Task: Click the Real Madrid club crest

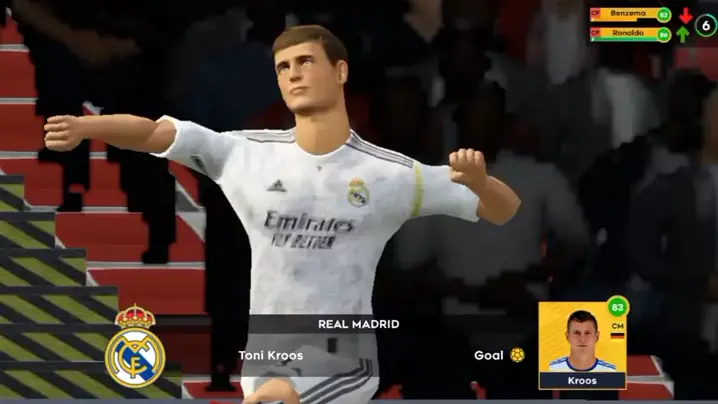Action: [x=135, y=346]
